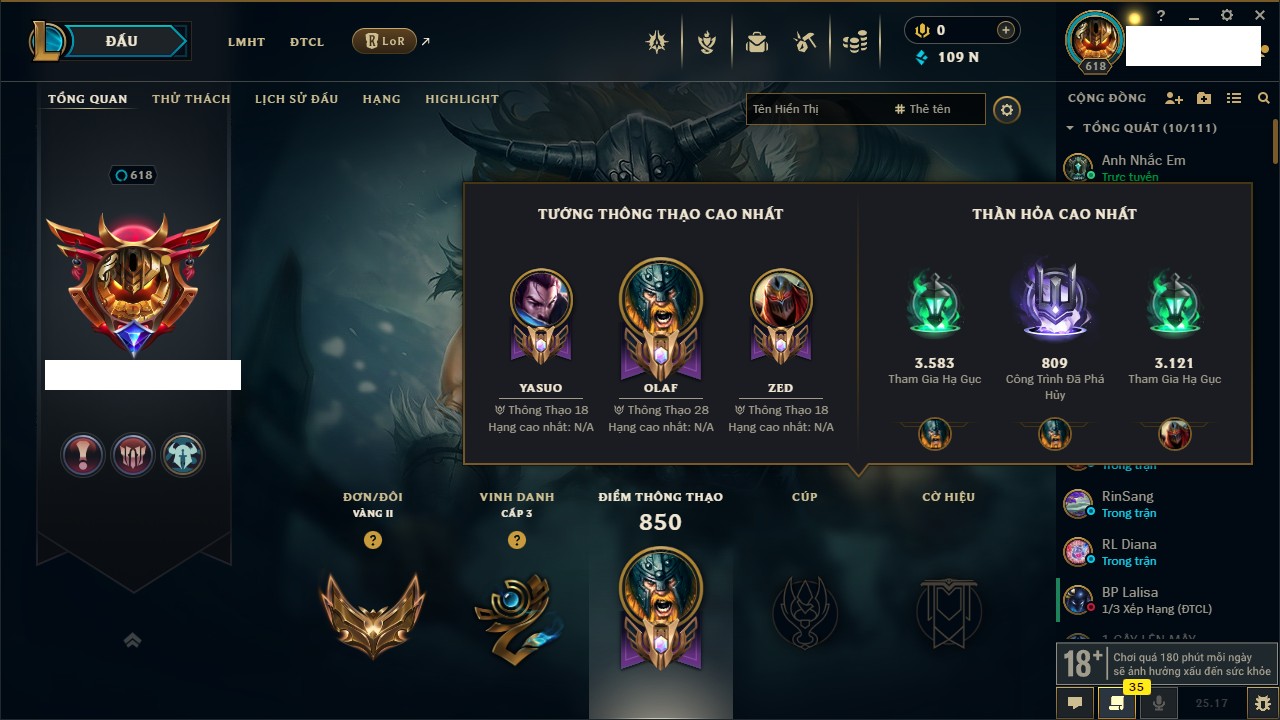Focus the Tên Hiển Thị search field
The width and height of the screenshot is (1280, 720).
click(x=815, y=109)
